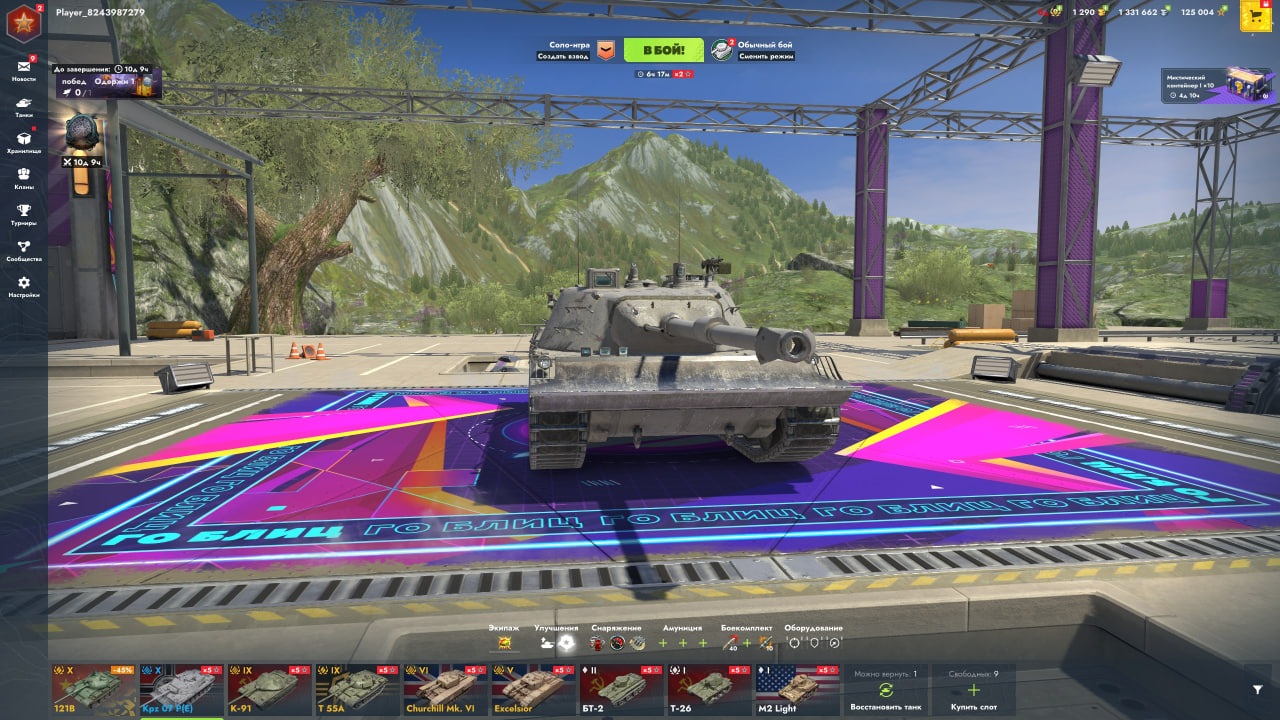Select the K-91 tank in the carousel
Image resolution: width=1280 pixels, height=720 pixels.
270,690
